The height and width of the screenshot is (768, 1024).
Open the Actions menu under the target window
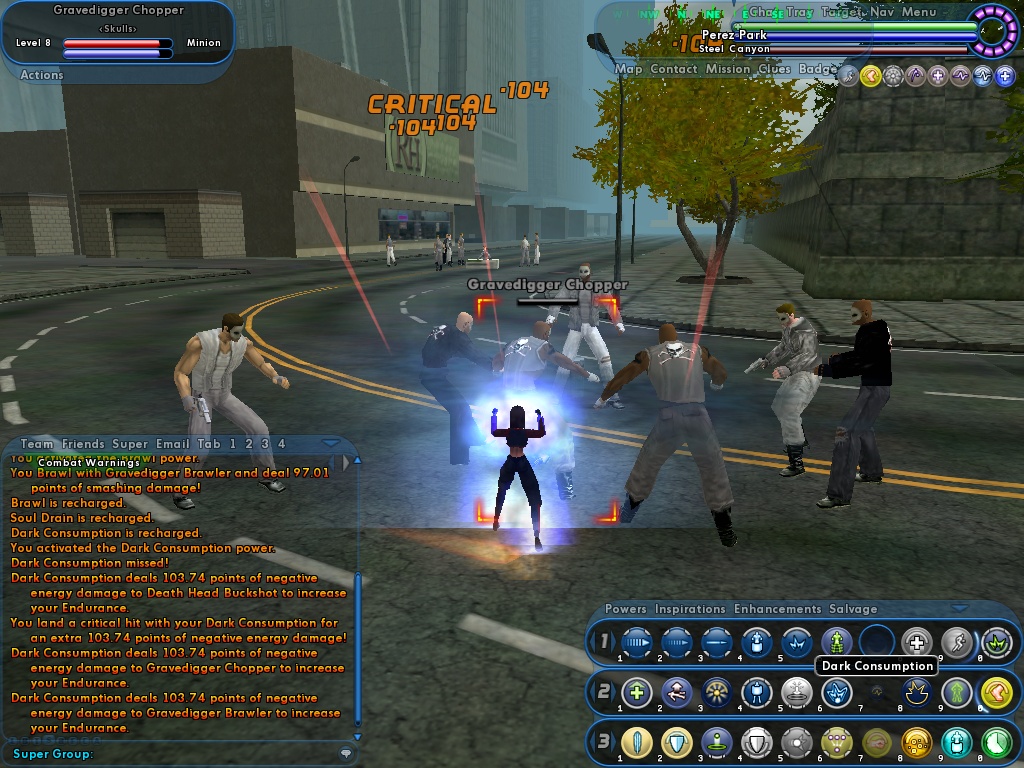pos(42,75)
